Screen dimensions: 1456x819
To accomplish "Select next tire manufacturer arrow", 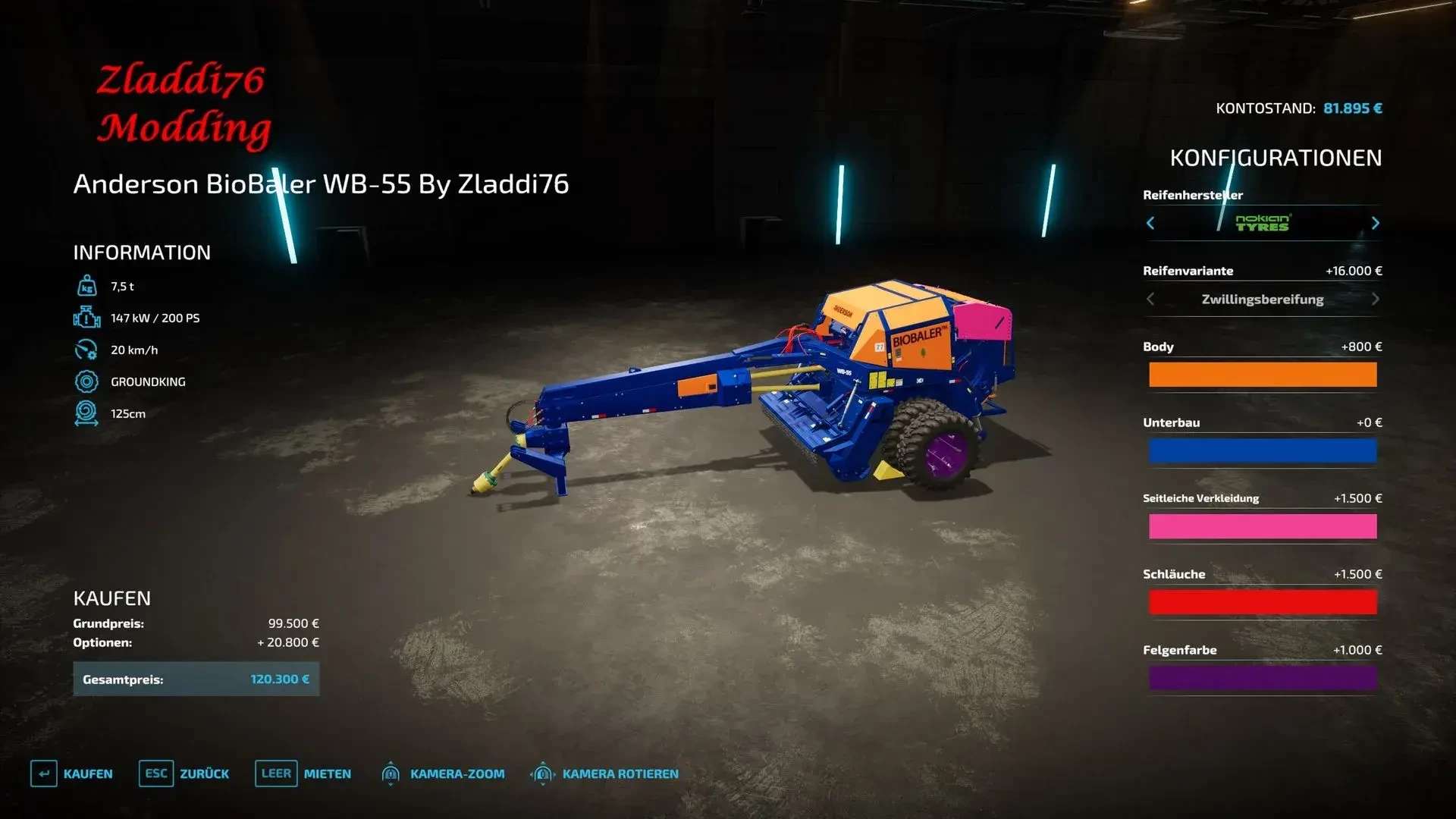I will coord(1375,223).
